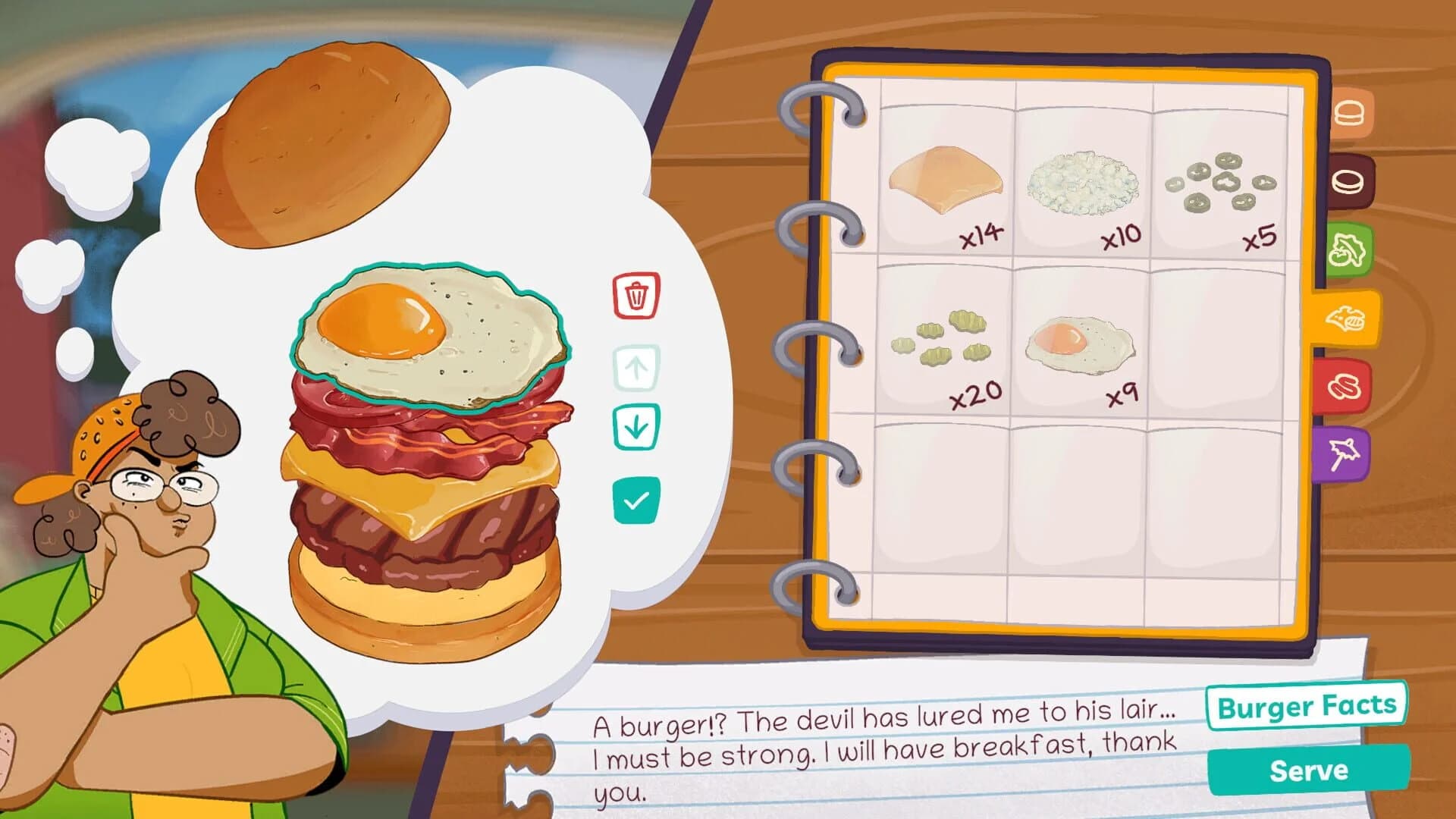Image resolution: width=1456 pixels, height=819 pixels.
Task: Delete the selected ingredient with the trash icon
Action: (635, 297)
